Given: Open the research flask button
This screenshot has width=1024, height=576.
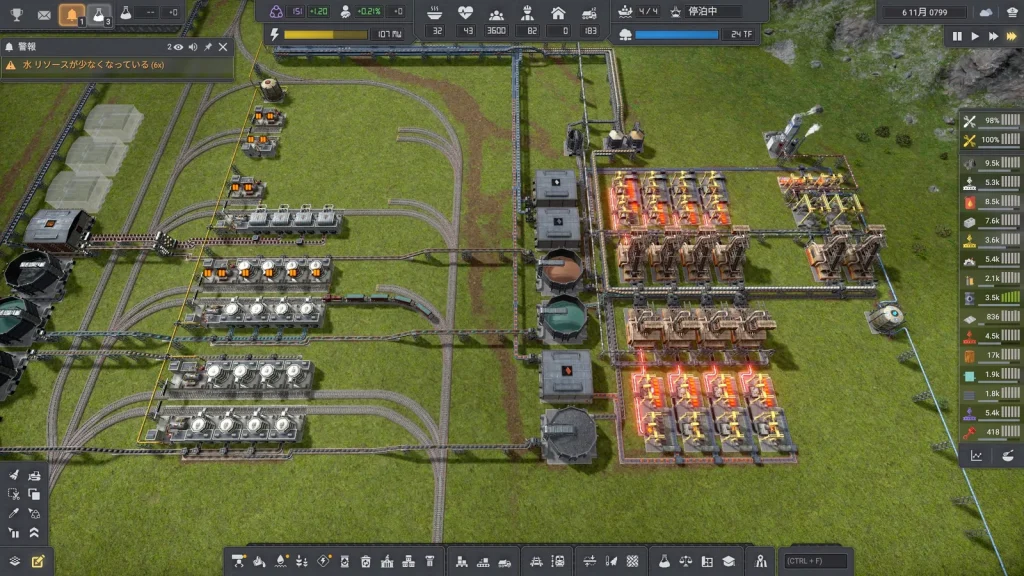Looking at the screenshot, I should 99,14.
